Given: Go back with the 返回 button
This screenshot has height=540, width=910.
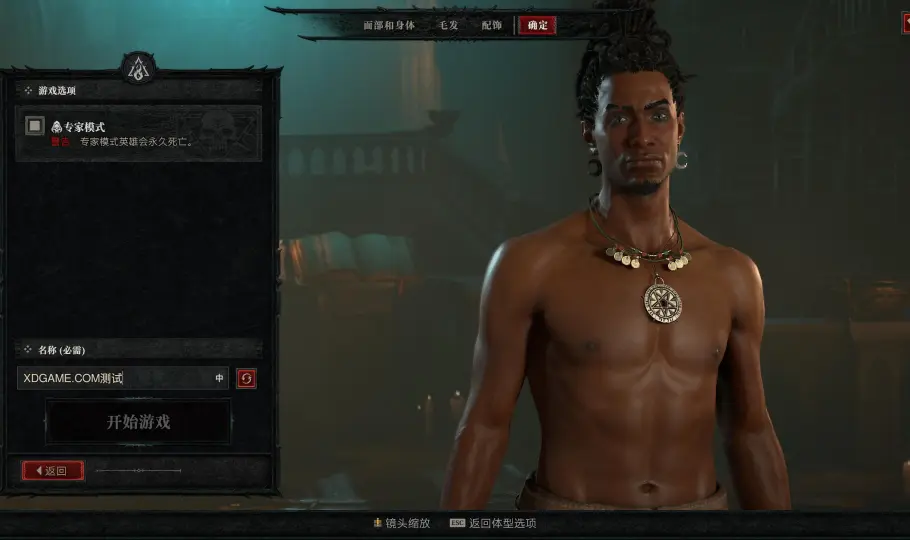Looking at the screenshot, I should 53,470.
